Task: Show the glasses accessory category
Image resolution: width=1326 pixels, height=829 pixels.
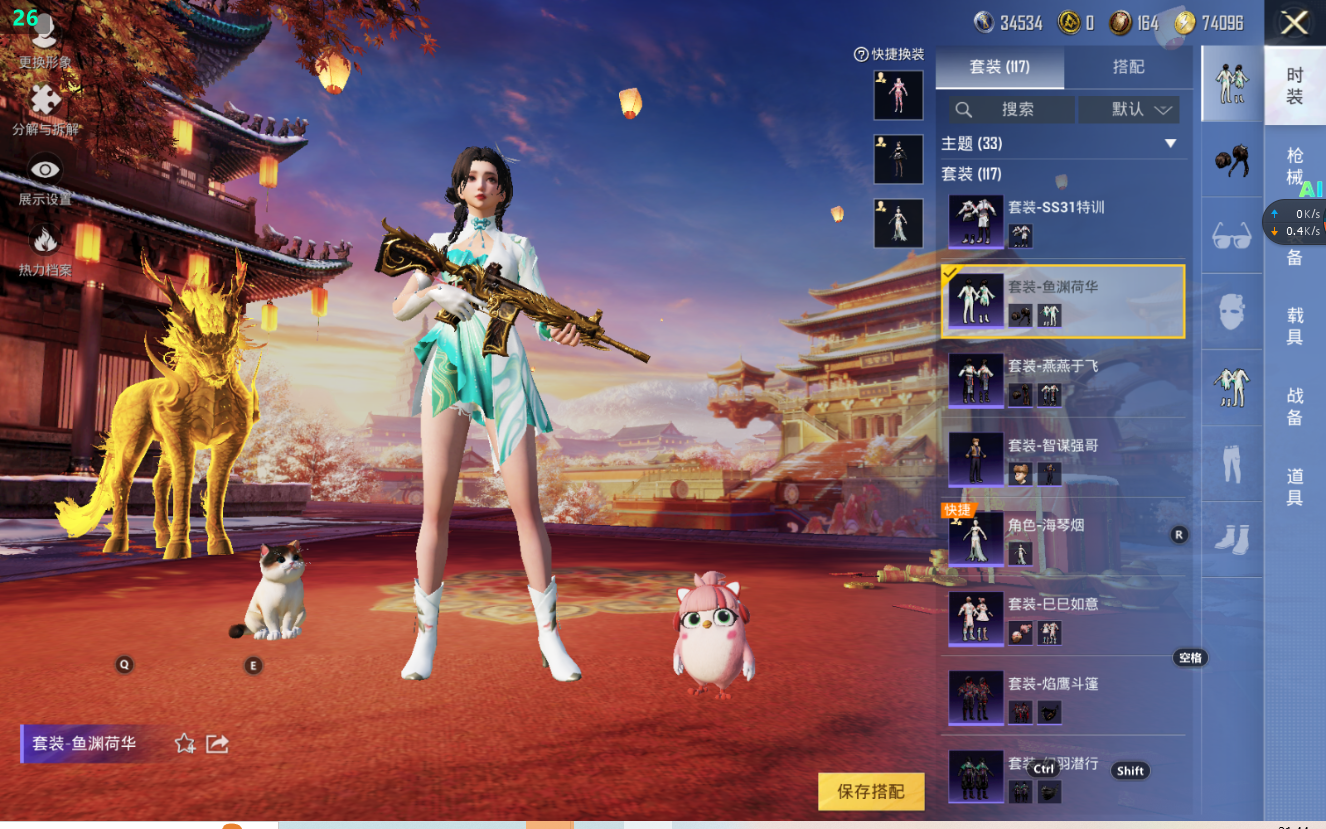Action: (x=1231, y=236)
